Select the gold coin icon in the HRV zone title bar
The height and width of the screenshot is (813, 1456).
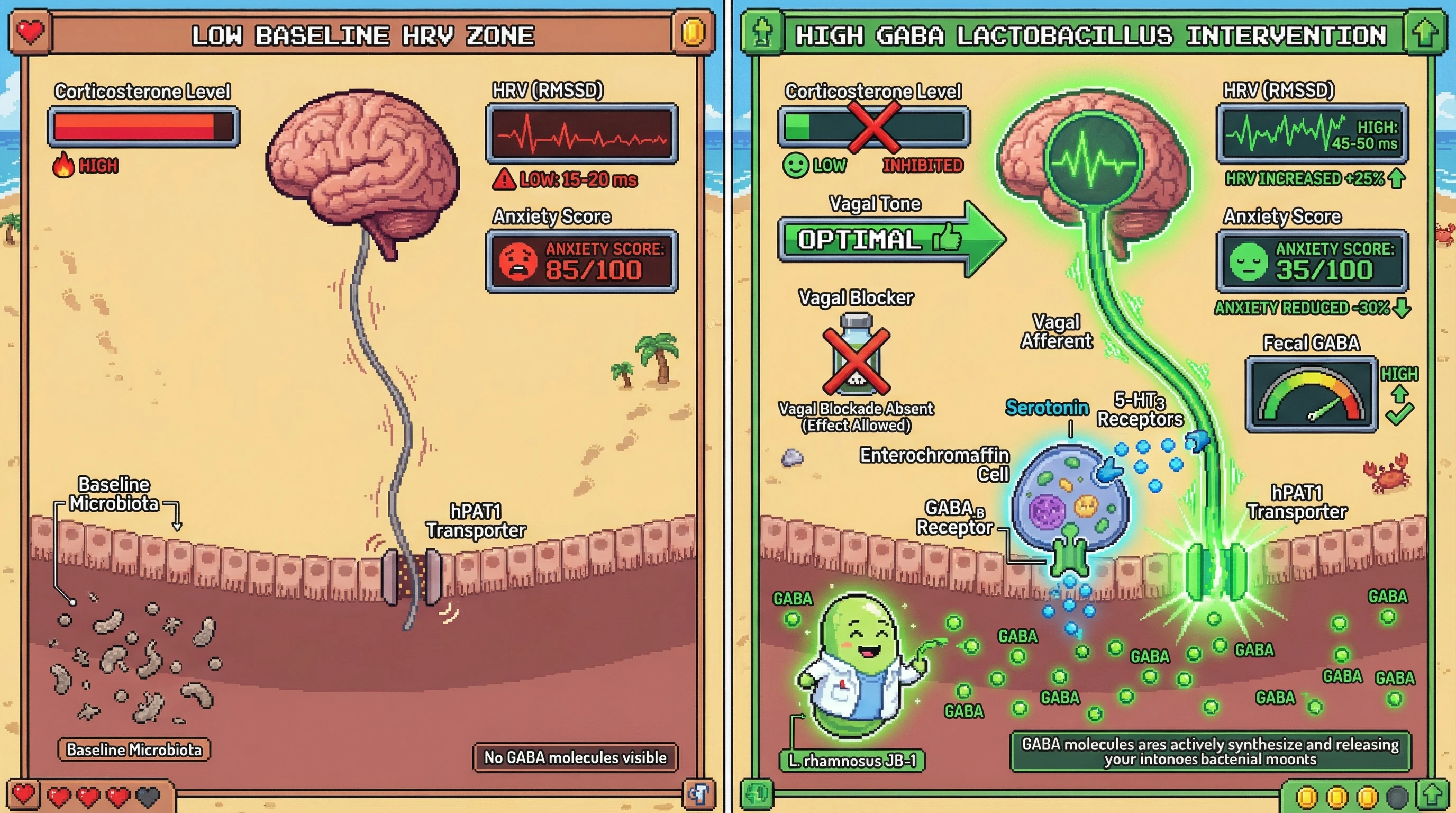(693, 32)
